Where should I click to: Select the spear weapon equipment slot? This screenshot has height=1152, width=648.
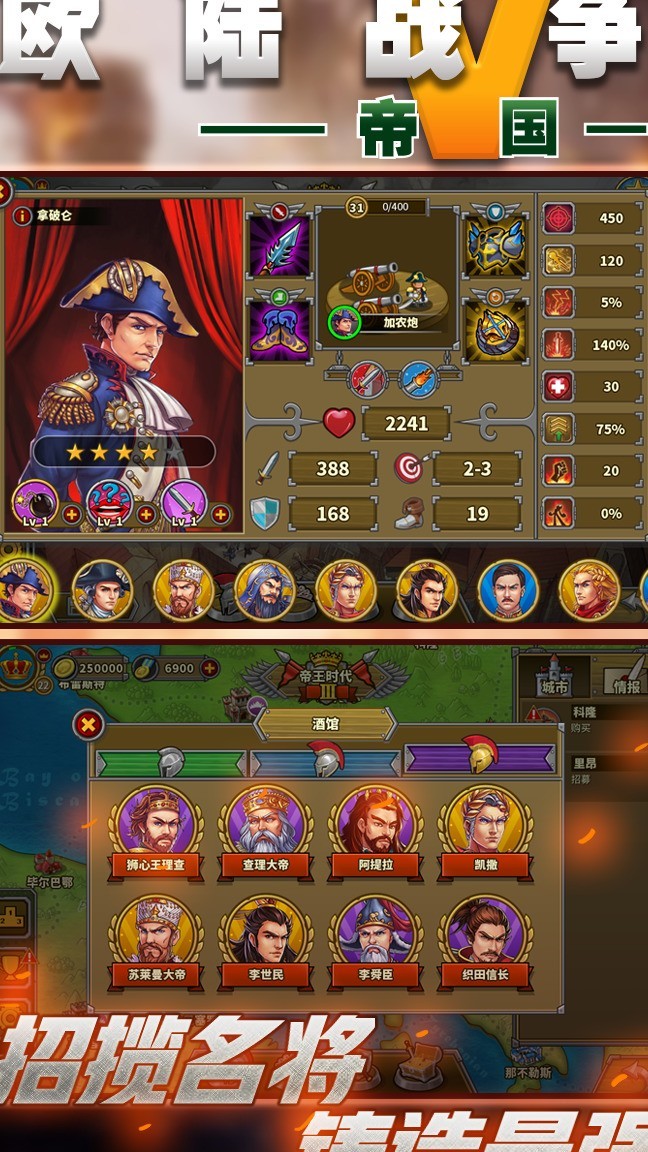click(279, 246)
